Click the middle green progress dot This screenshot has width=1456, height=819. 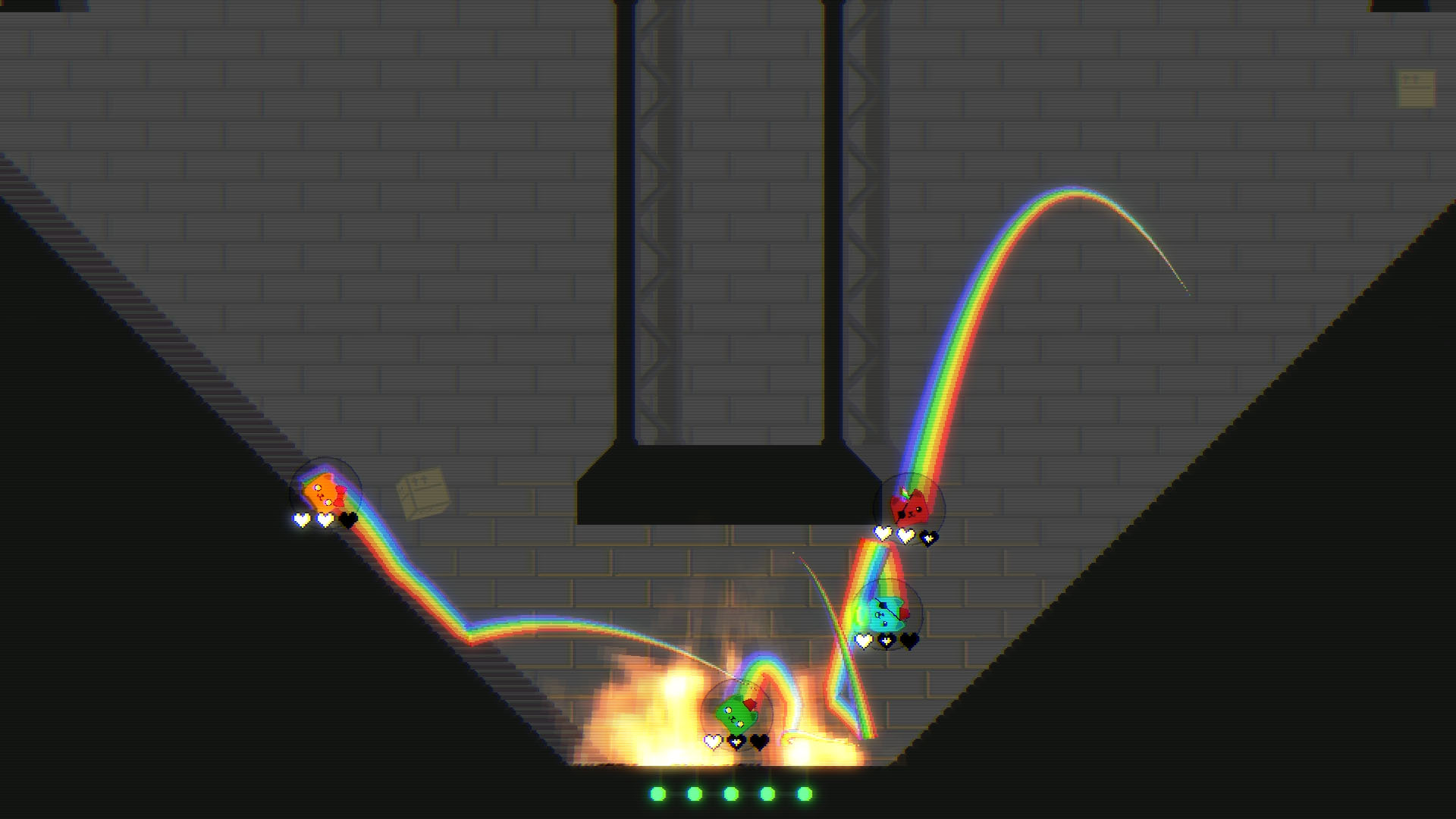[x=730, y=795]
